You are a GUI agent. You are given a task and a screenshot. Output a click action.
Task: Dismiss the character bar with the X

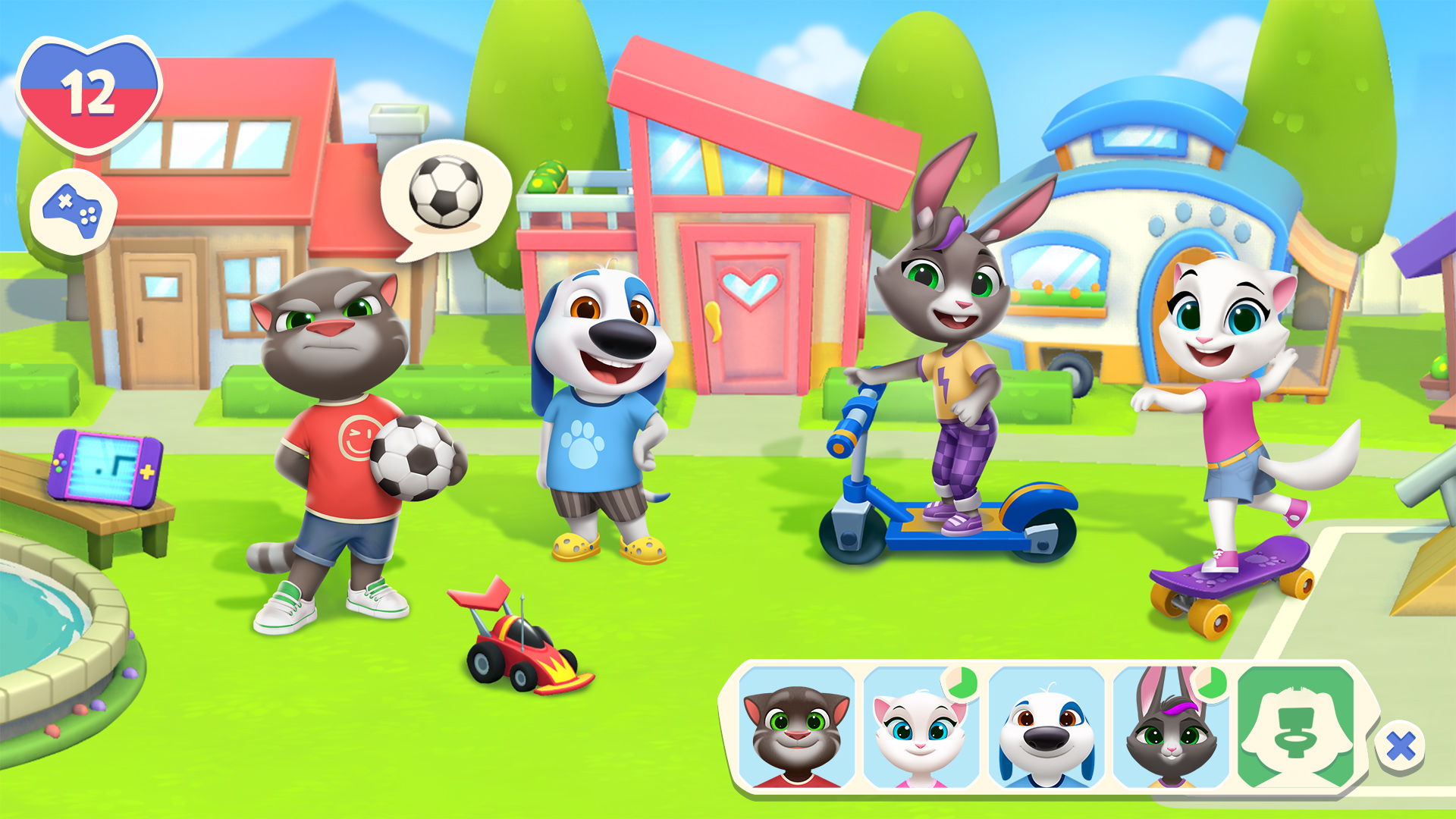pyautogui.click(x=1401, y=747)
